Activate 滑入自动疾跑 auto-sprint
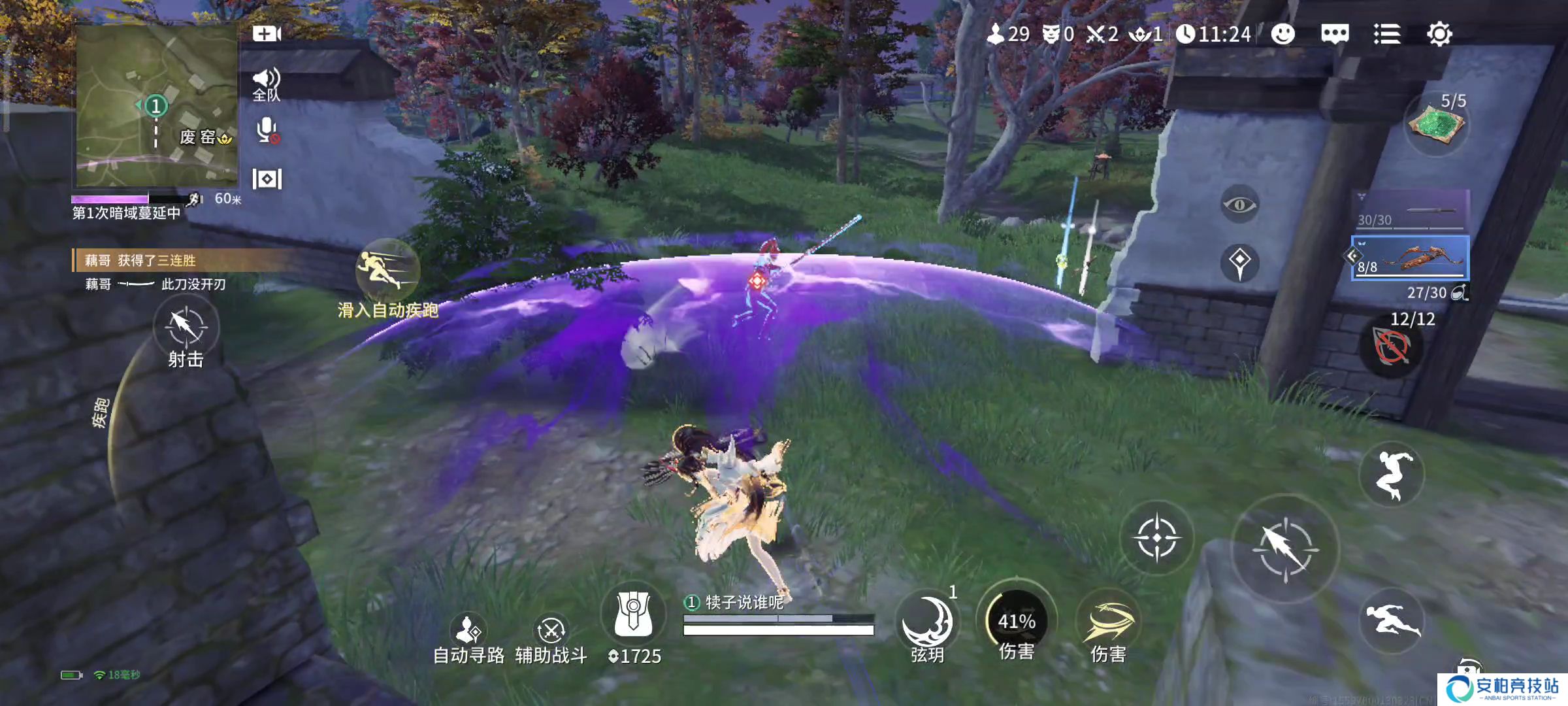The image size is (1568, 706). [x=387, y=272]
